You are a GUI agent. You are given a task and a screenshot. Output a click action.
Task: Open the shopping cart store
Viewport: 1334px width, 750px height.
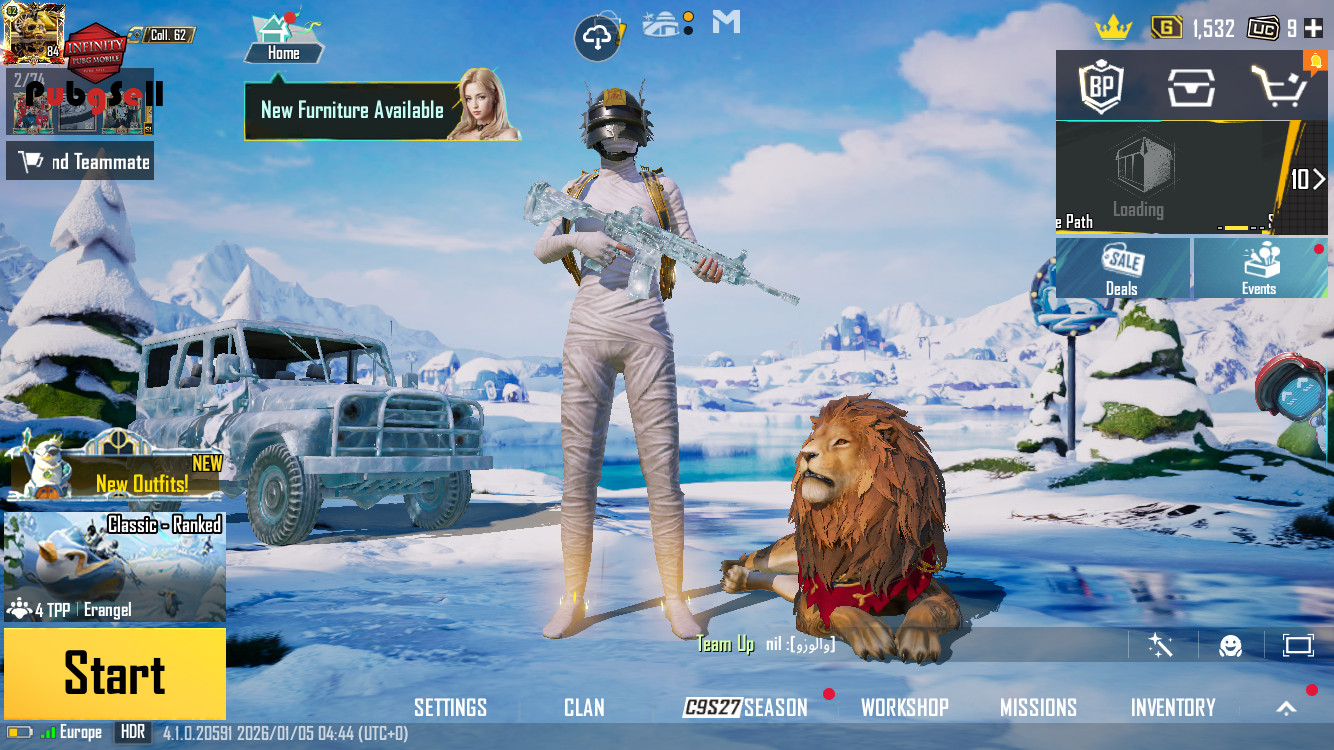click(1279, 88)
